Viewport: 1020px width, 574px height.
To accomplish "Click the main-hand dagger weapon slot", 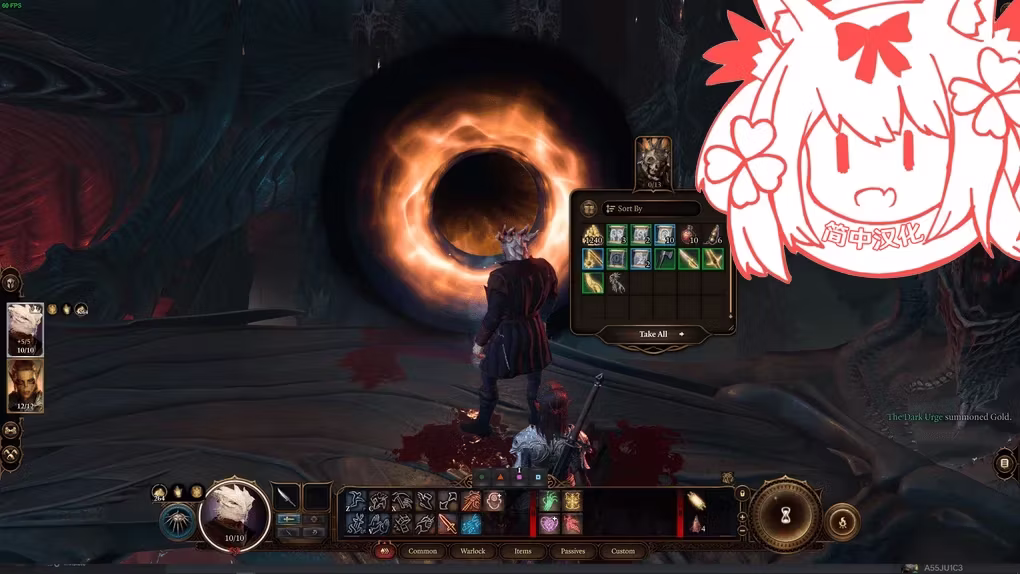I will 287,497.
